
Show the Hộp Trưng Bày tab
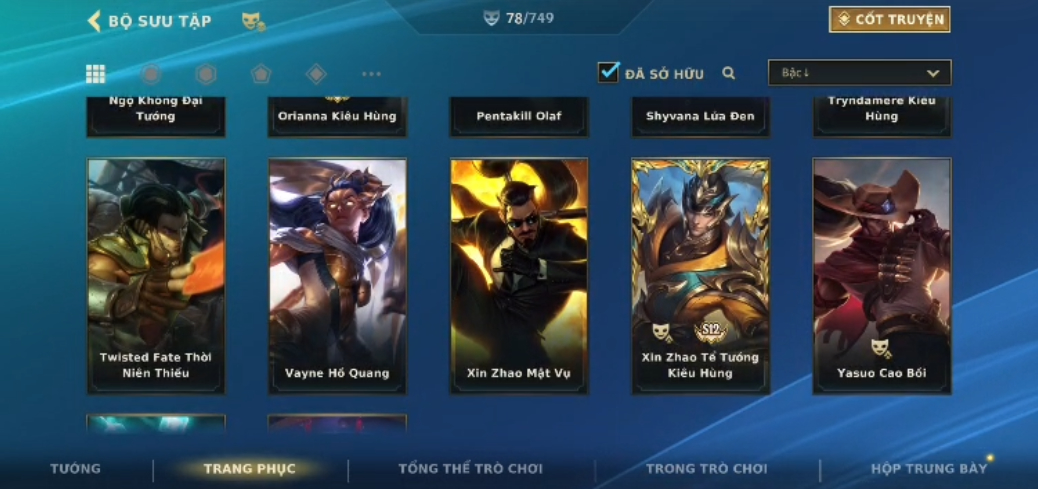click(x=928, y=468)
